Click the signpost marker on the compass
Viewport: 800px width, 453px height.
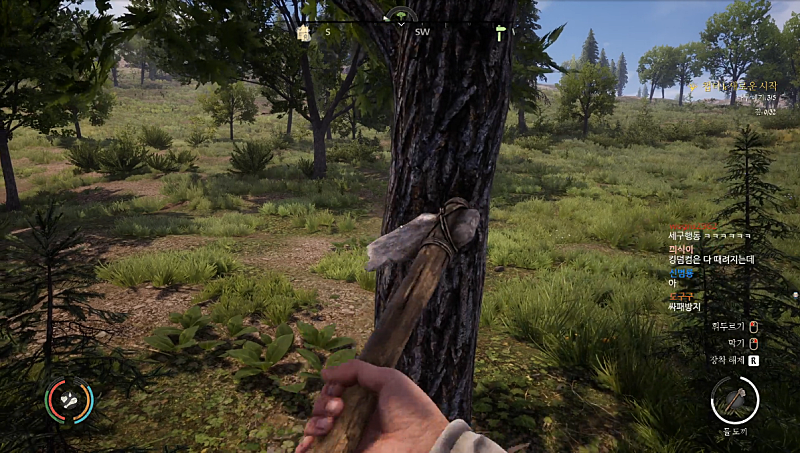click(500, 33)
